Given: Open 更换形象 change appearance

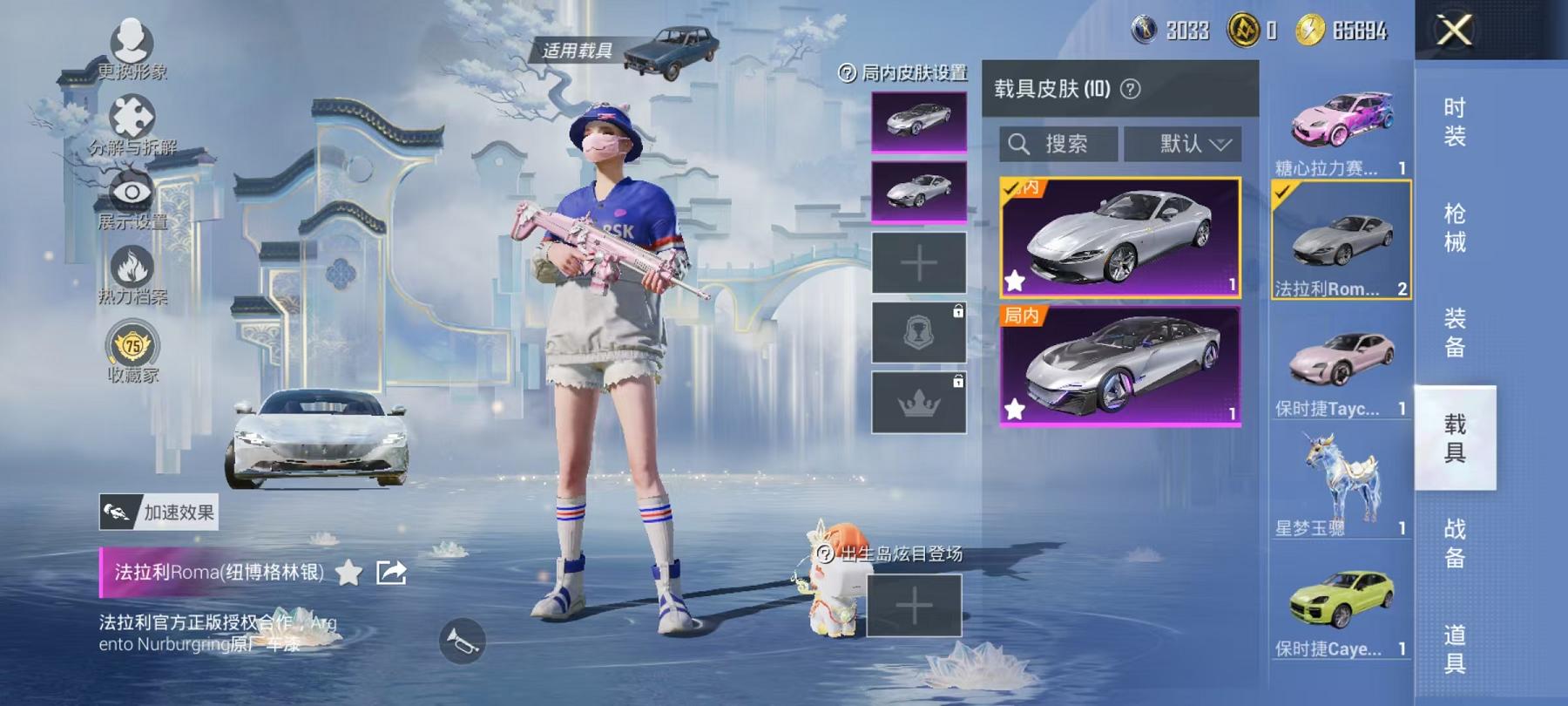Looking at the screenshot, I should click(x=132, y=49).
